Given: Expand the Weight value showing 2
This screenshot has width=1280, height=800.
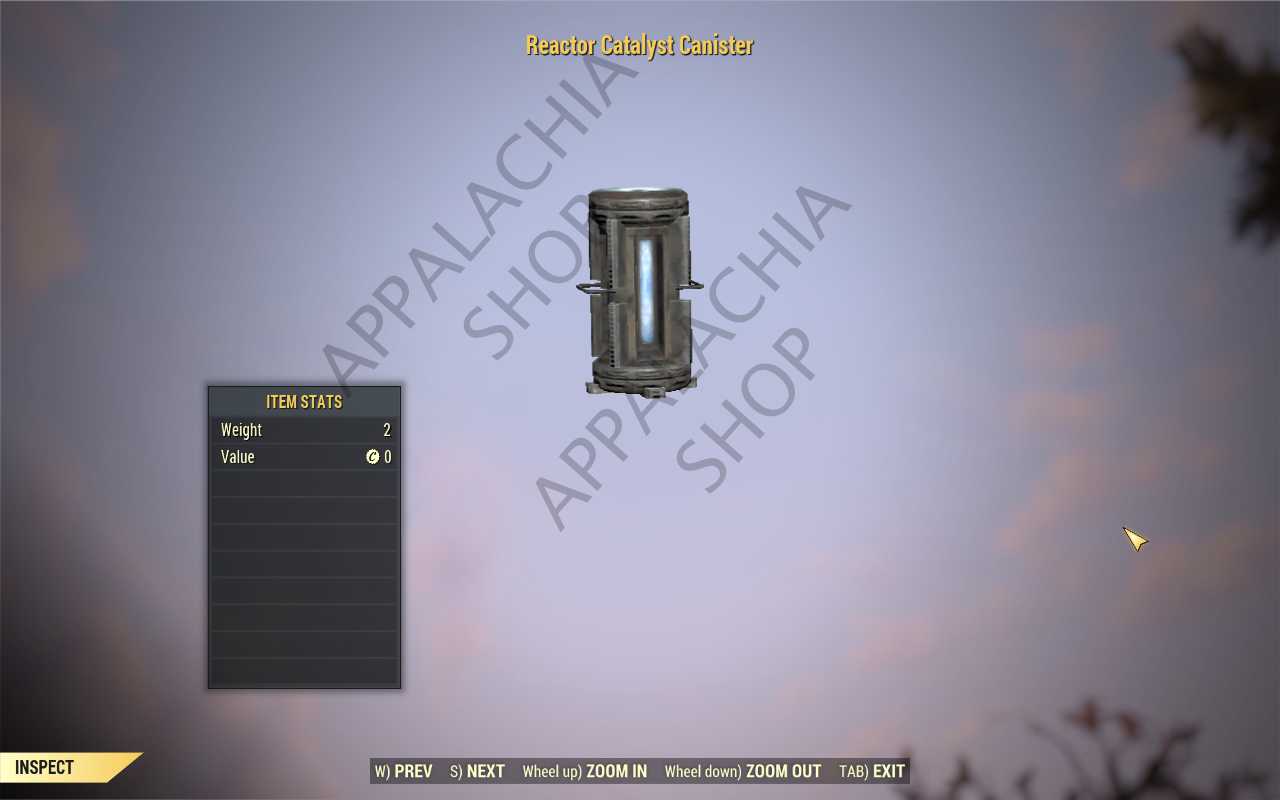Looking at the screenshot, I should [388, 430].
